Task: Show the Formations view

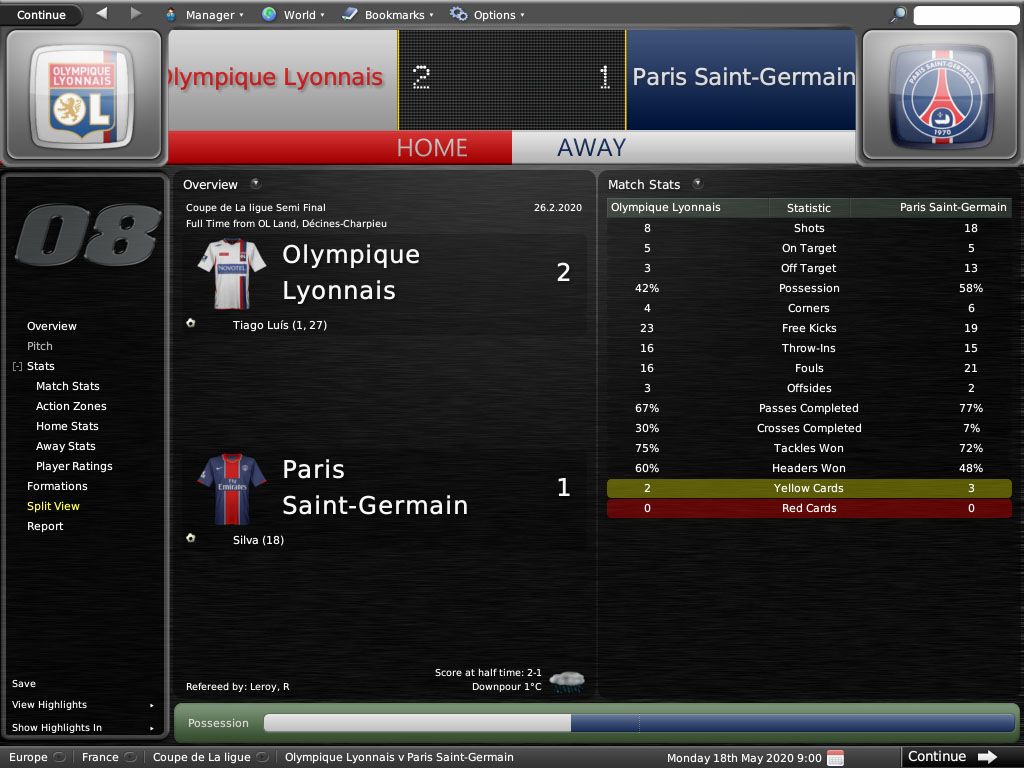Action: 57,486
